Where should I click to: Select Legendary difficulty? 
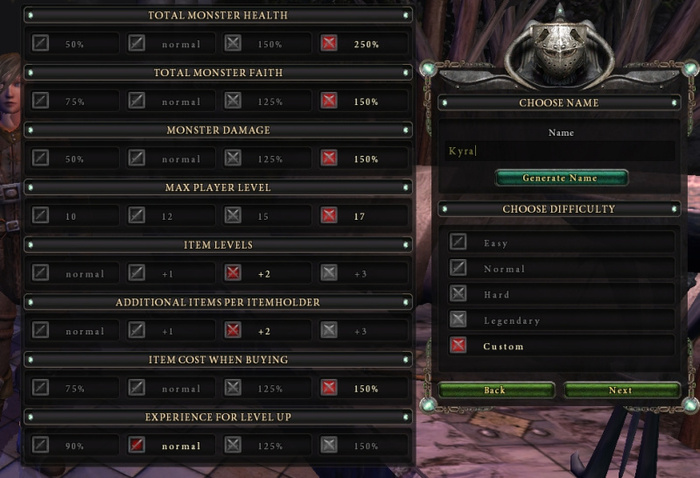point(458,320)
